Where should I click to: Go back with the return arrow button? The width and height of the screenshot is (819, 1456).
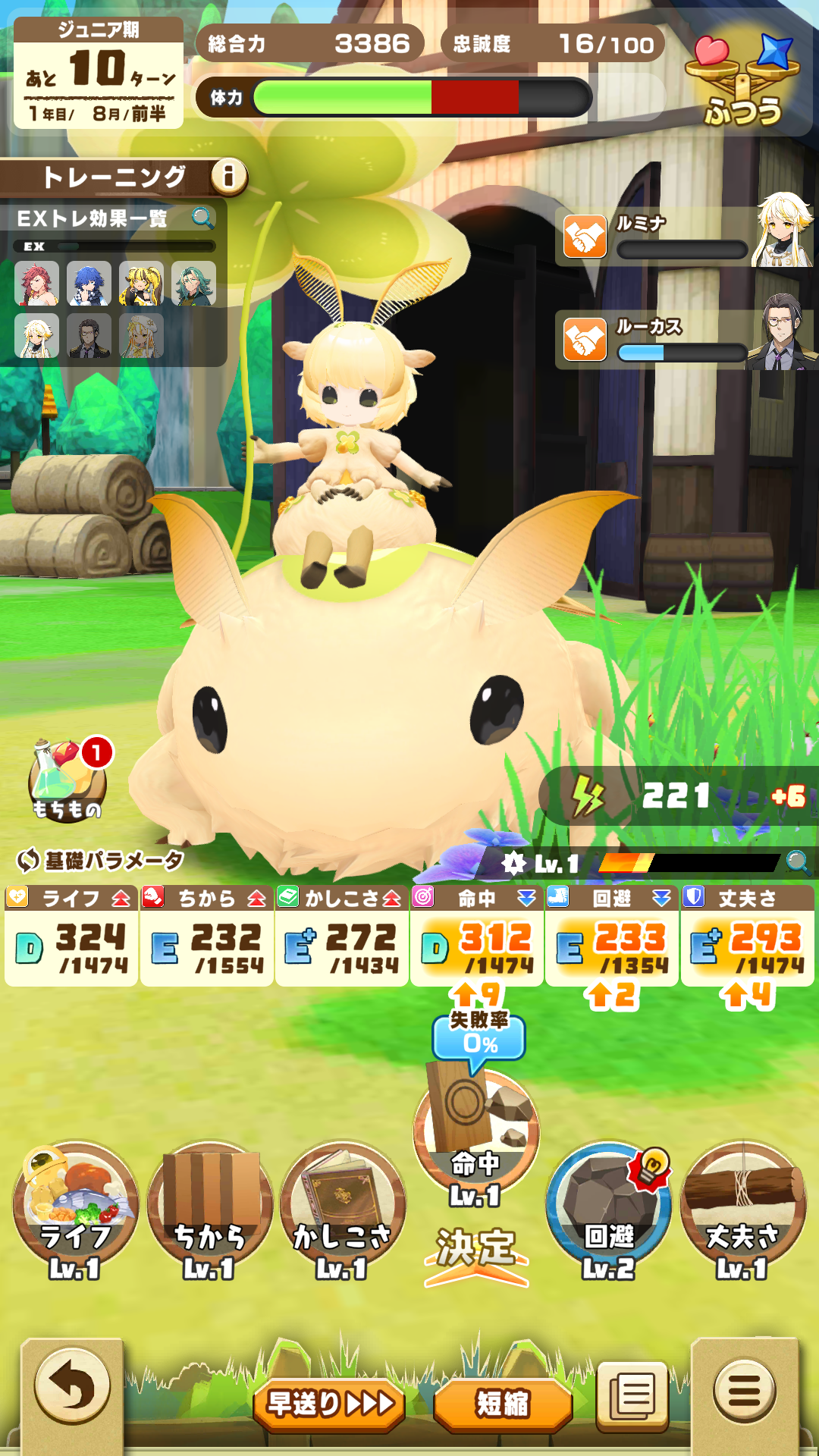coord(72,1389)
